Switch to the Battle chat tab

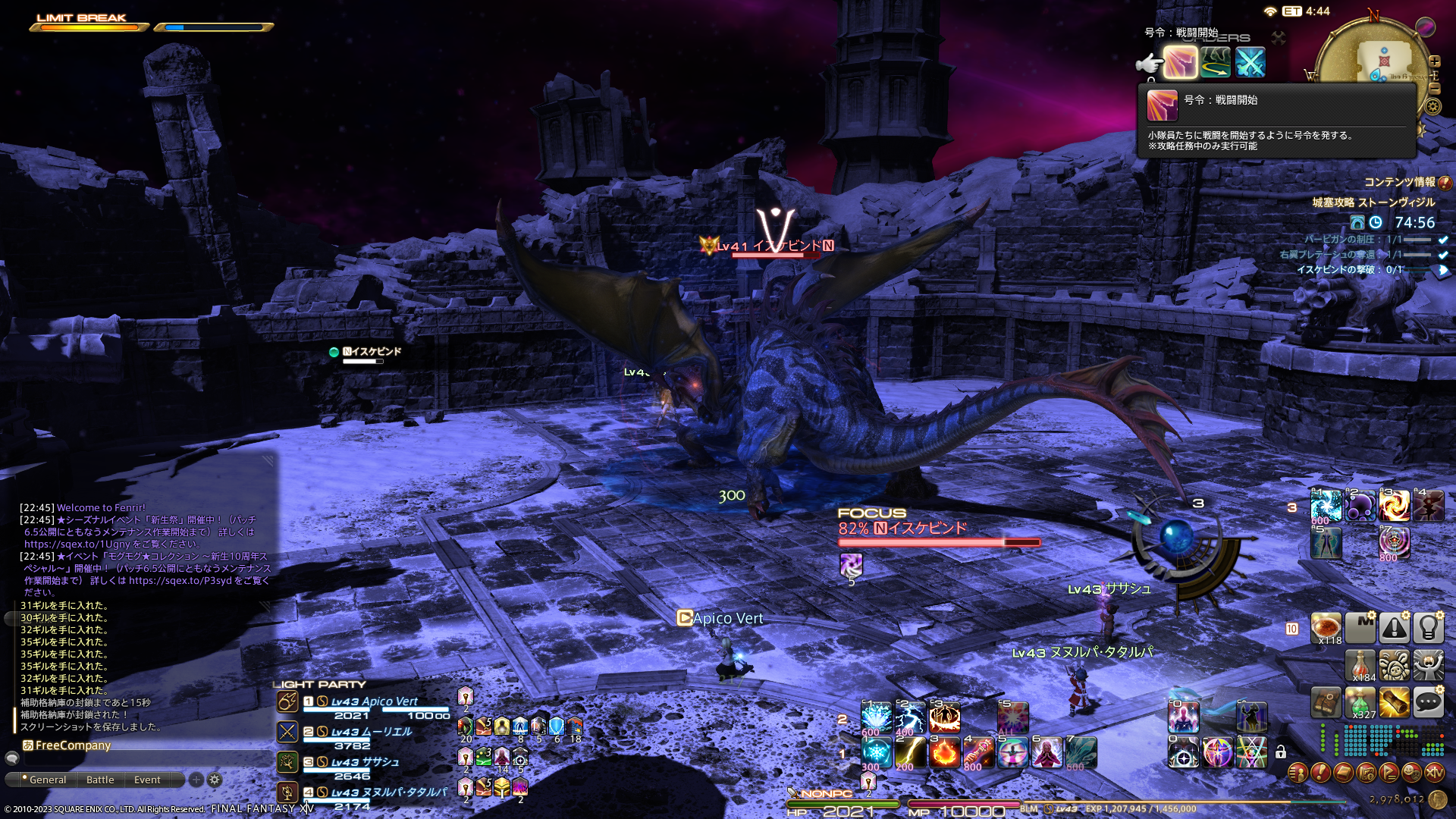(x=100, y=780)
